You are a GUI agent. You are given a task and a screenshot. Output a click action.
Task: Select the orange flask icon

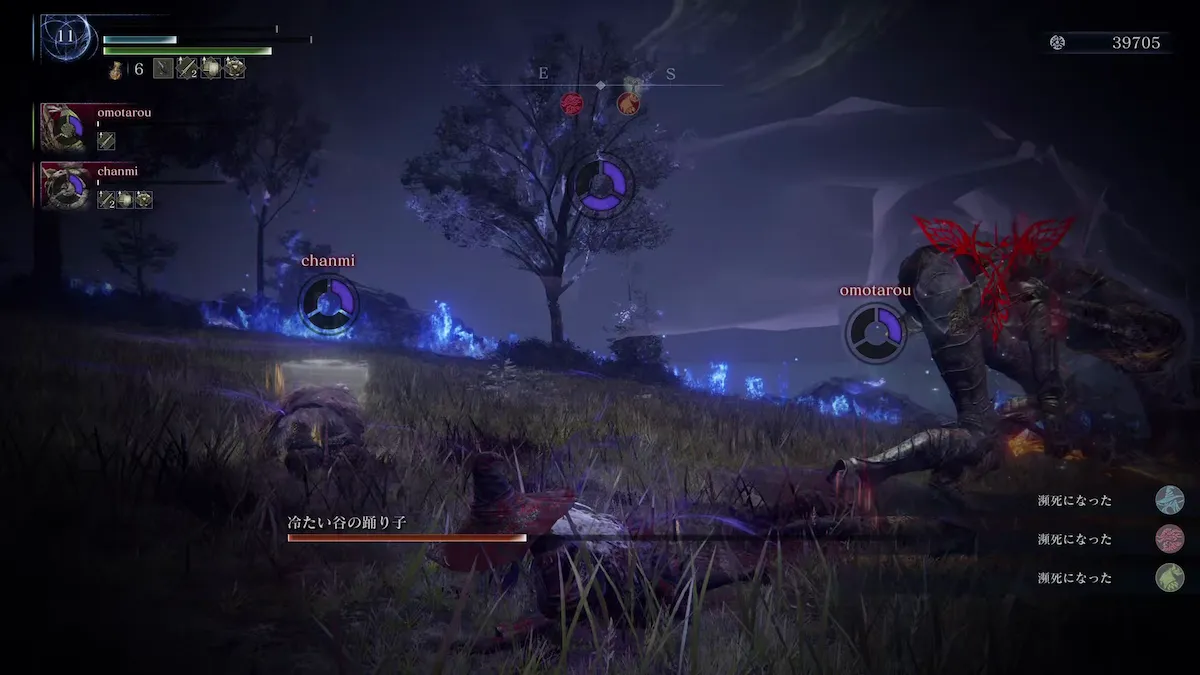click(117, 69)
